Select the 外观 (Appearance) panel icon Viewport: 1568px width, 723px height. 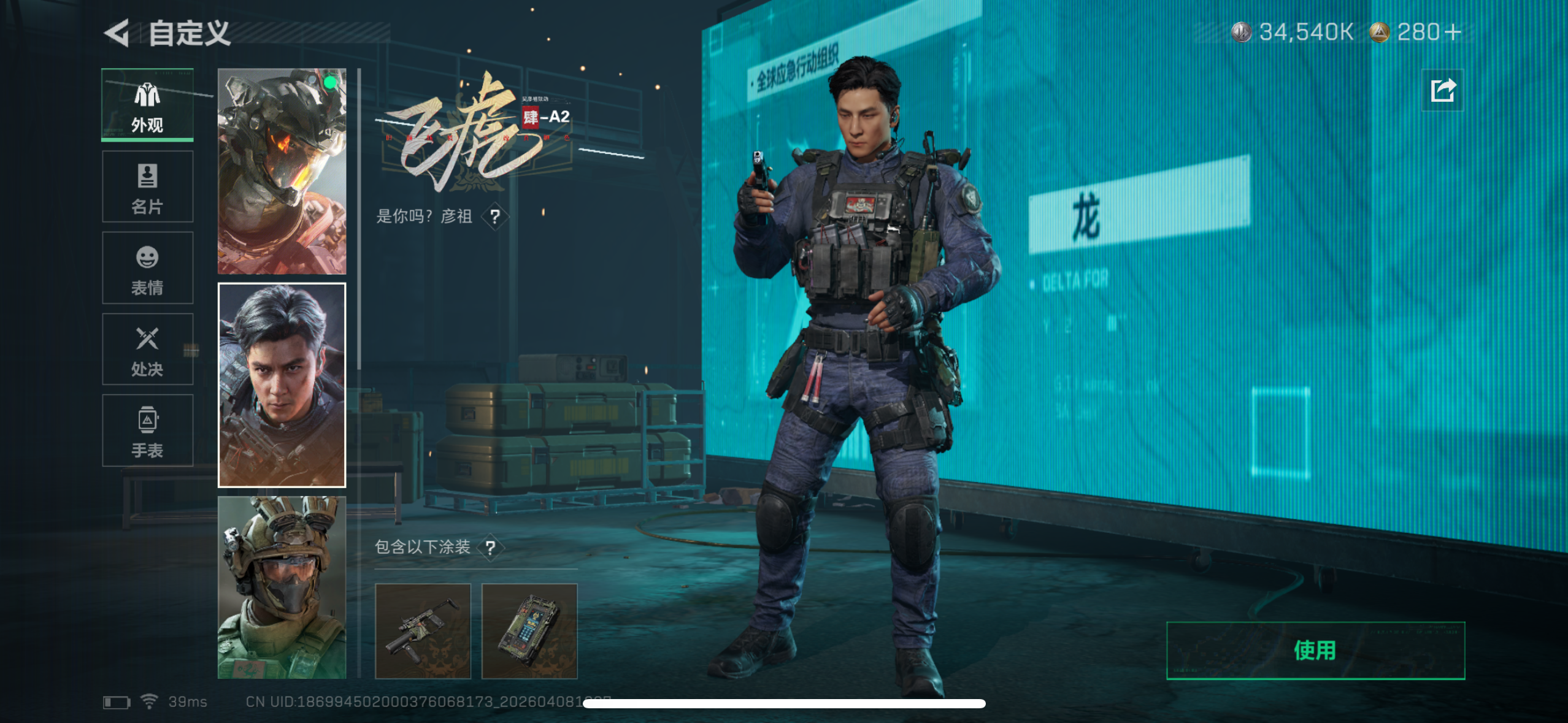tap(147, 104)
